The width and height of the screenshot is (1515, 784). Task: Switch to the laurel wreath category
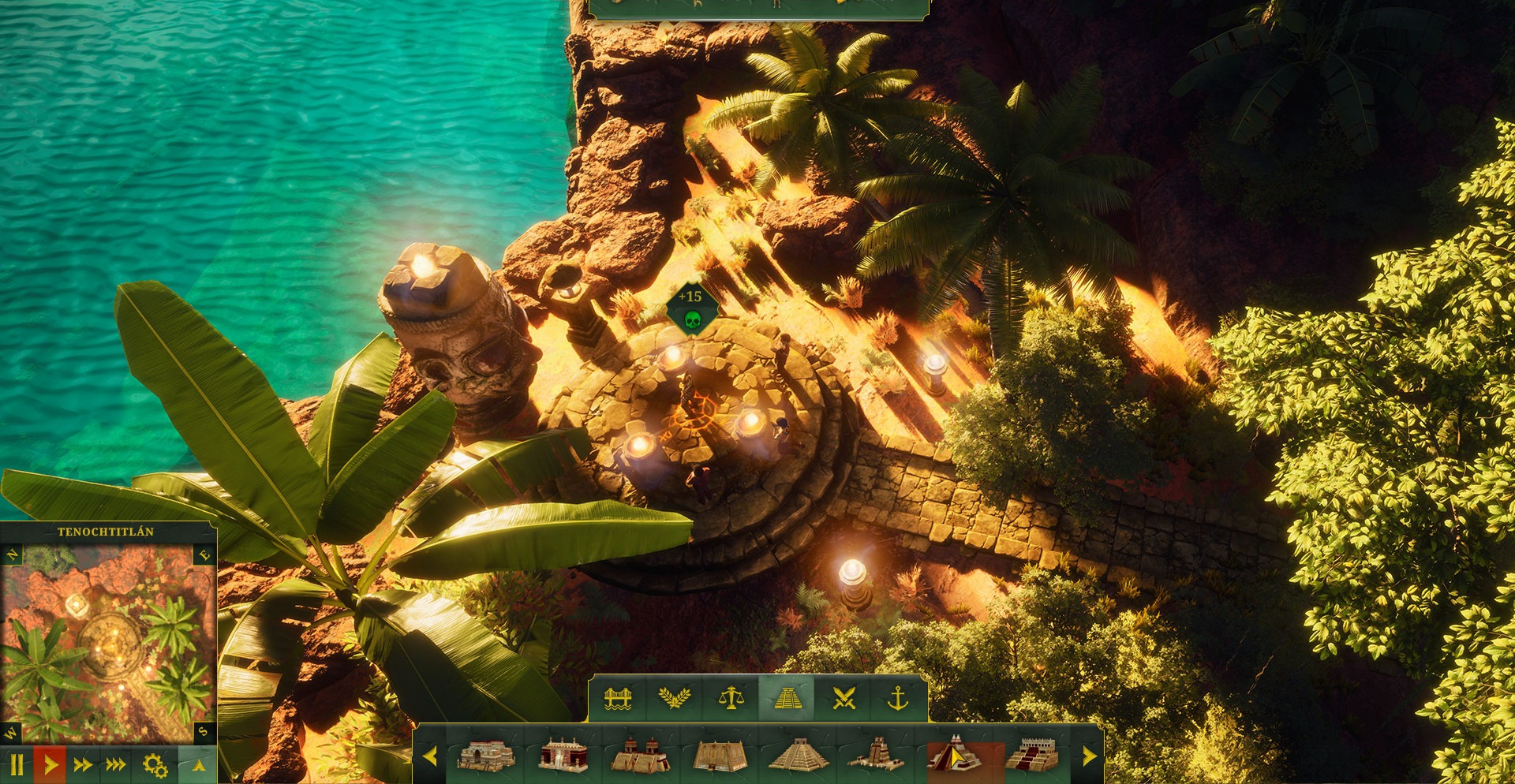[x=674, y=698]
